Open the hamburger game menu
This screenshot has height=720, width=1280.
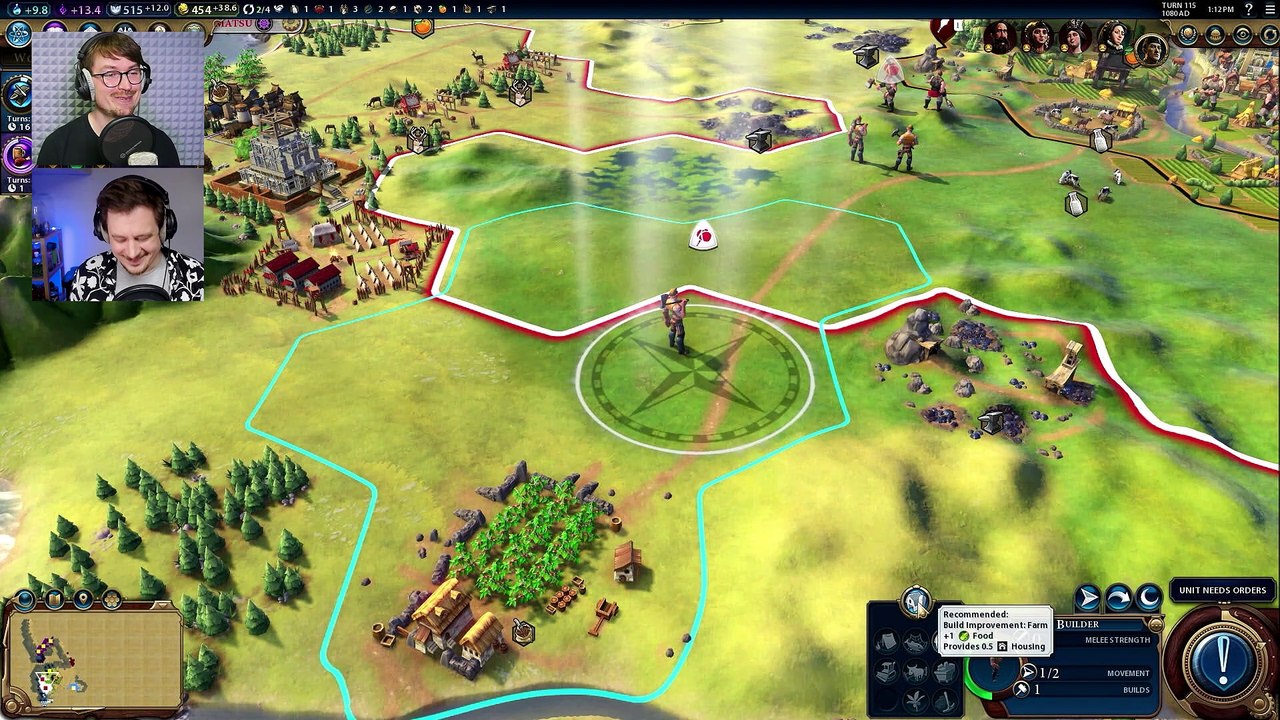click(1268, 9)
